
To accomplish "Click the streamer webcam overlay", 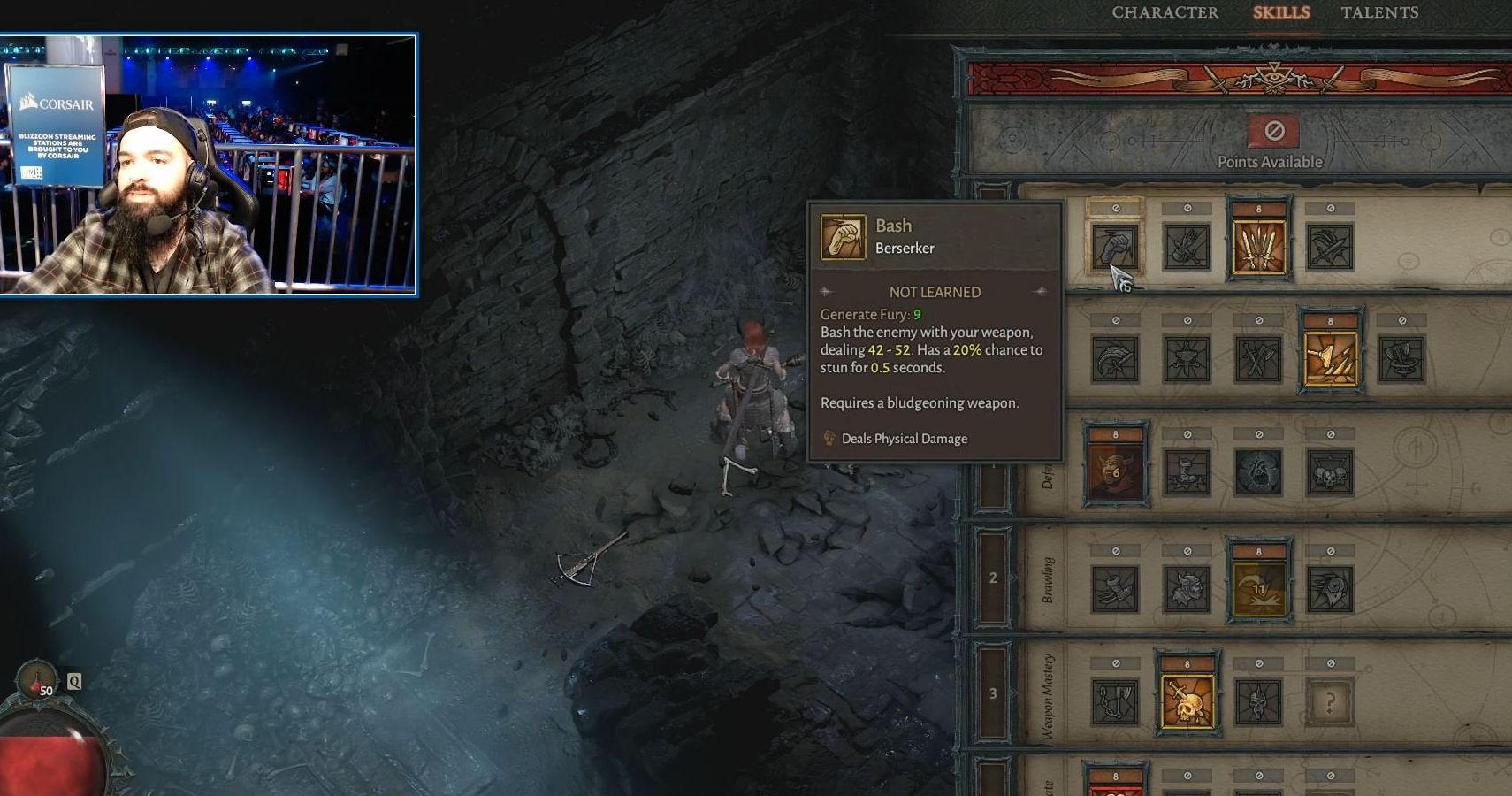I will click(209, 165).
